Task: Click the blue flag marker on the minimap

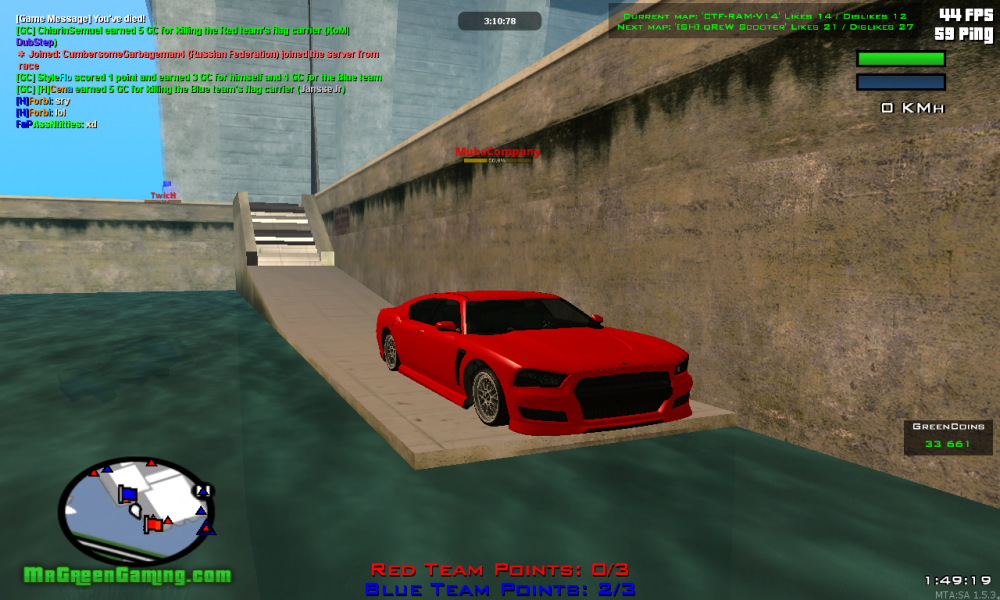Action: [x=128, y=493]
